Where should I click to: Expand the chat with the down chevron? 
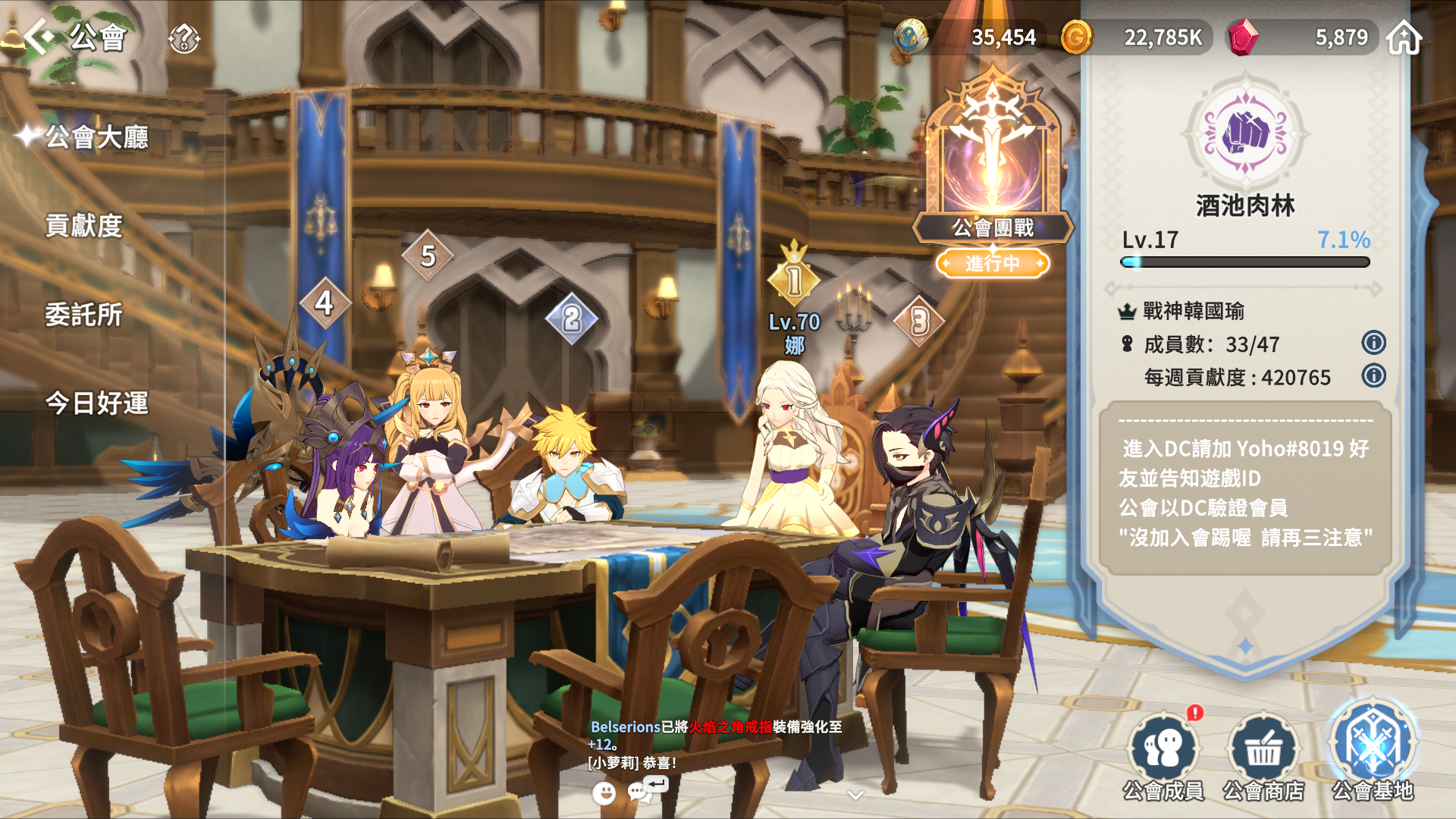[855, 795]
